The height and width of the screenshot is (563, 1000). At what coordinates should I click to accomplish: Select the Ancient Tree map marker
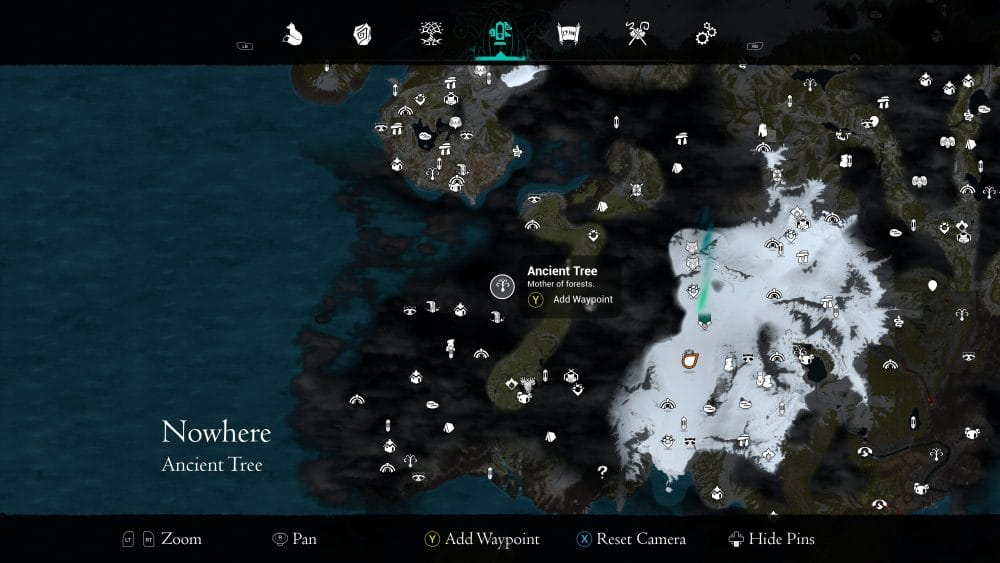tap(502, 286)
